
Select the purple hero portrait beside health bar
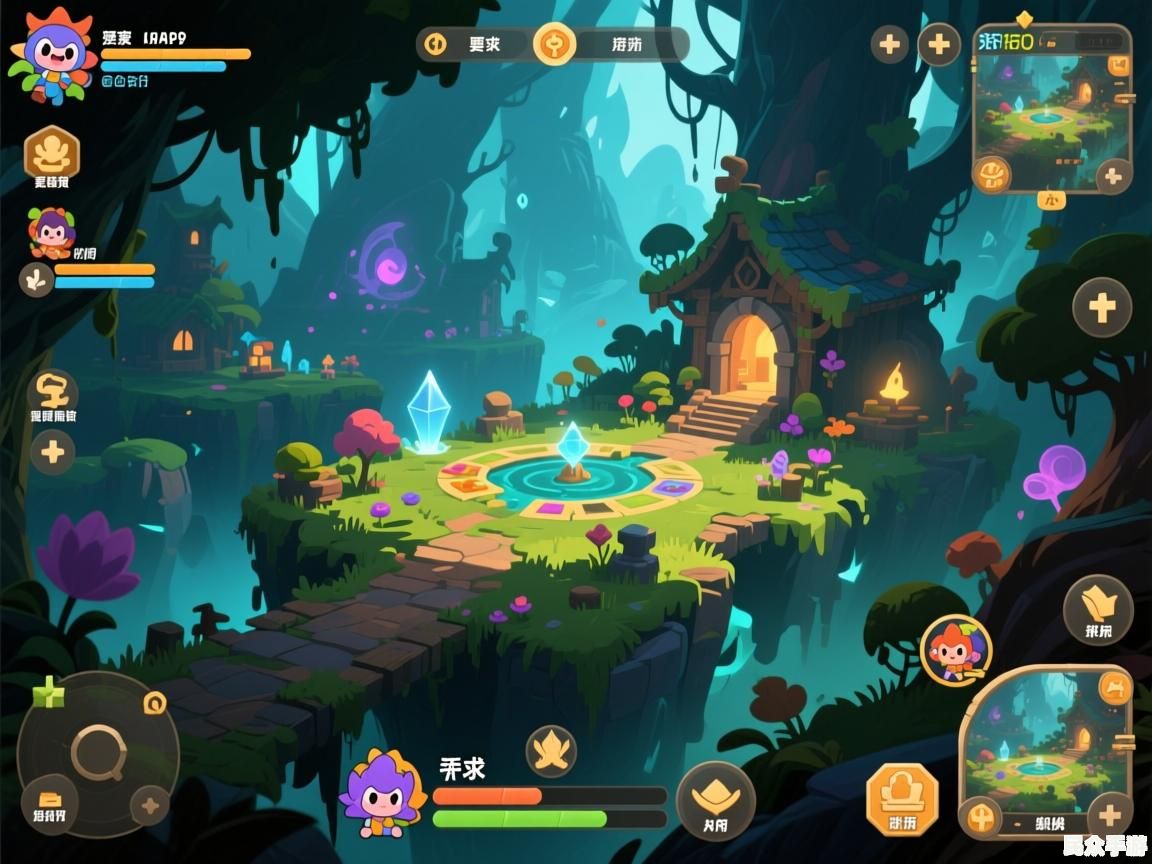(382, 795)
